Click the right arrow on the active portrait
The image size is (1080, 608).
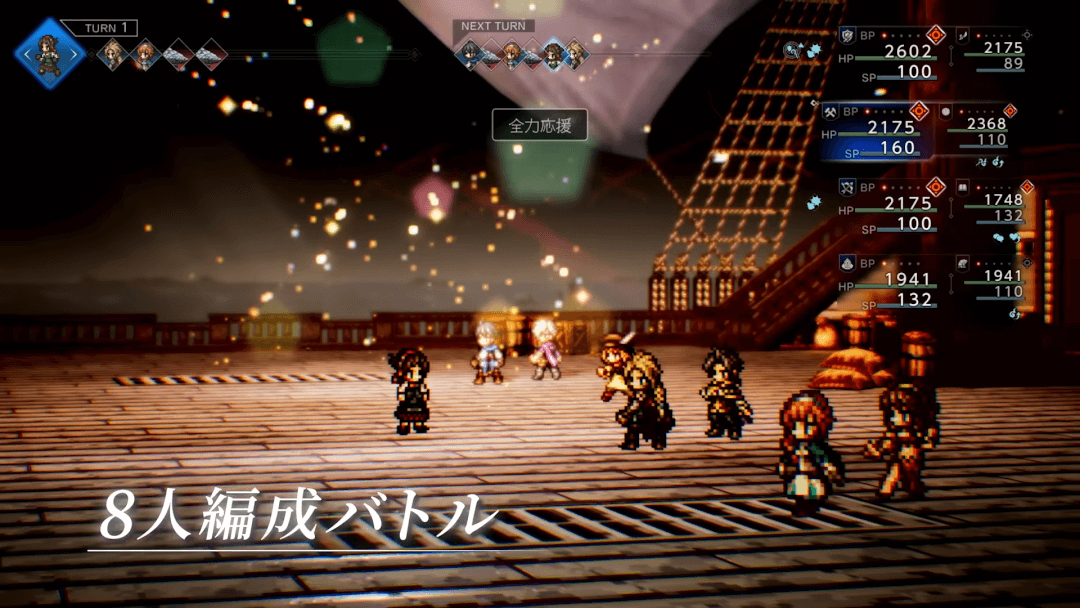point(75,53)
